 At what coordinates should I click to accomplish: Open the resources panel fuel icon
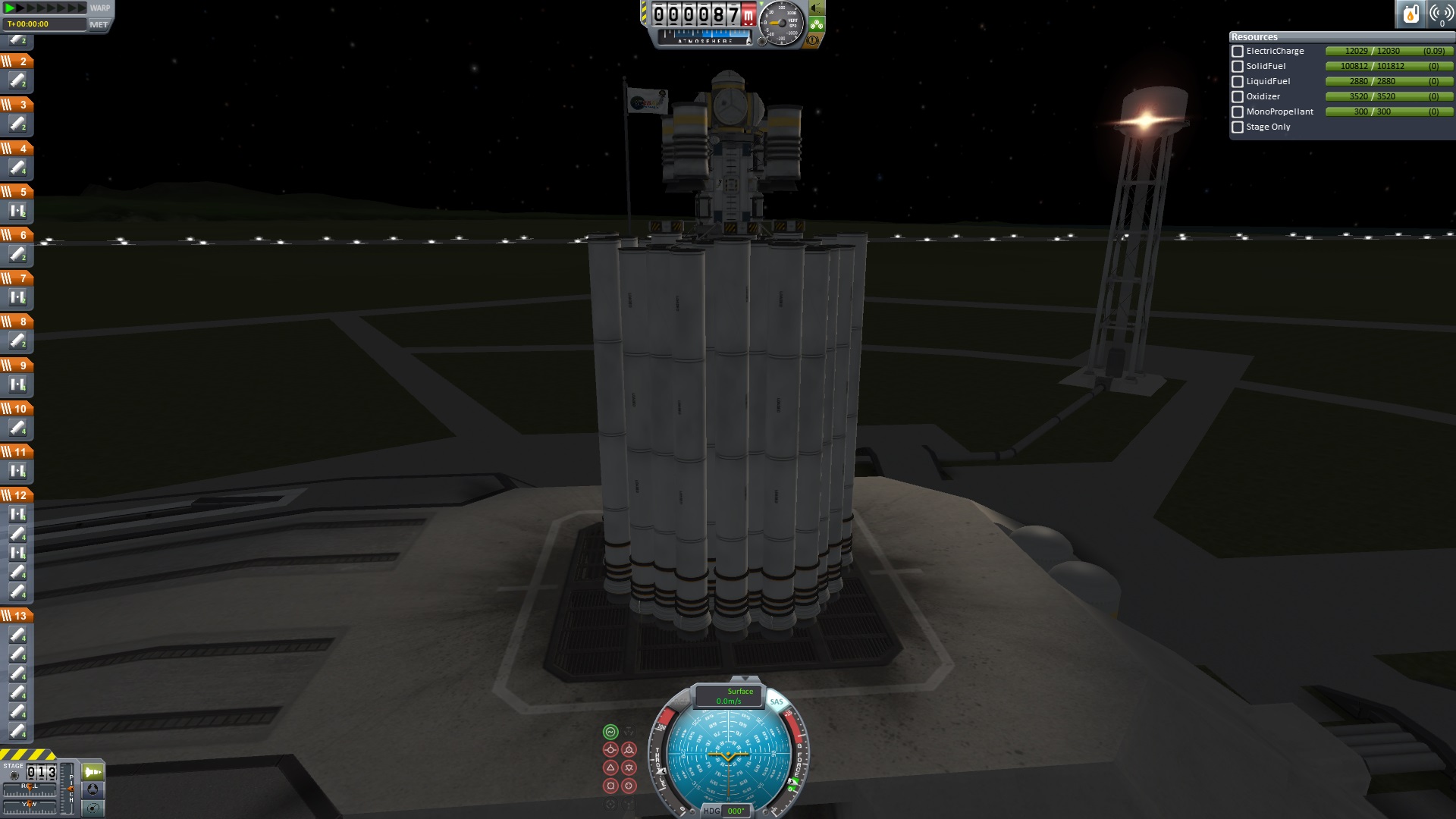(x=1410, y=14)
